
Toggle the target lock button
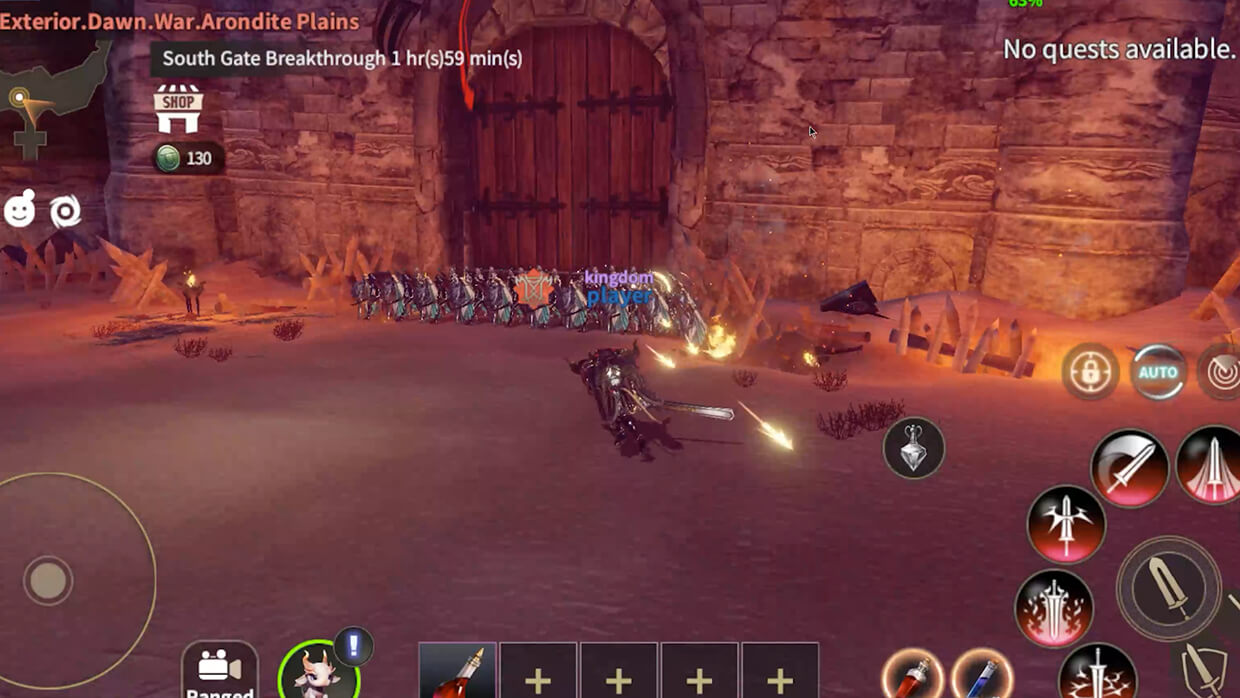click(x=1090, y=373)
